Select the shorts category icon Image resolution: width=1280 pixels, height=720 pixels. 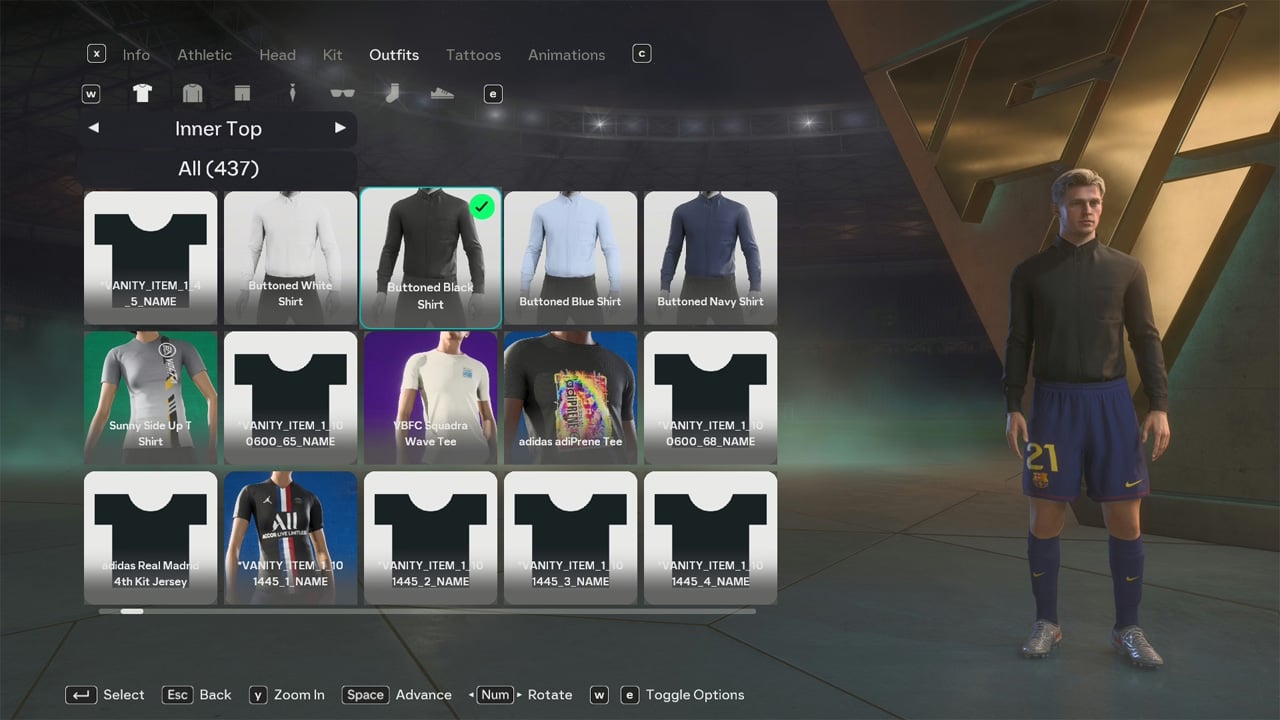pyautogui.click(x=242, y=93)
